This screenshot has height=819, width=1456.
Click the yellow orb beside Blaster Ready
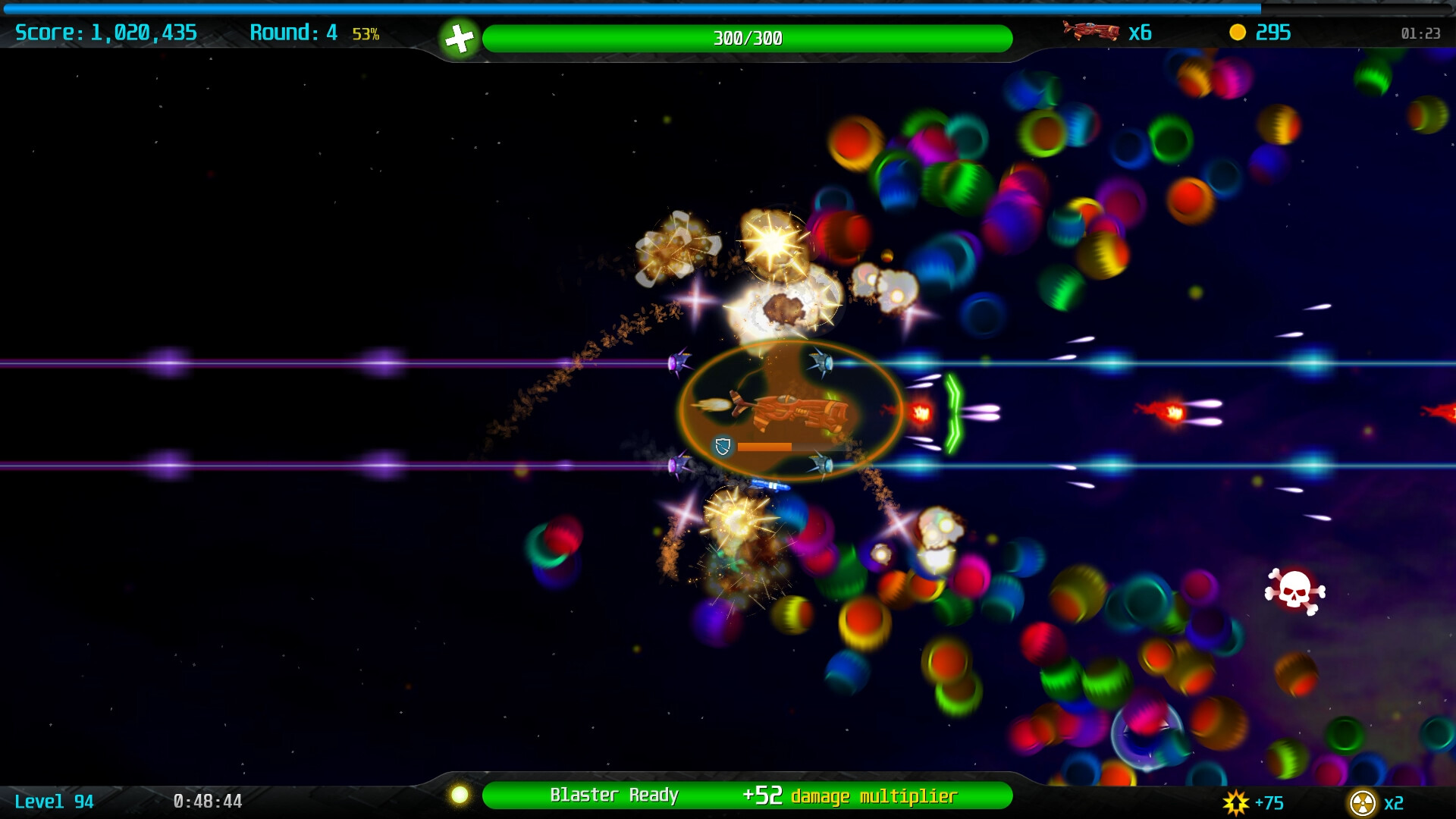click(x=461, y=795)
